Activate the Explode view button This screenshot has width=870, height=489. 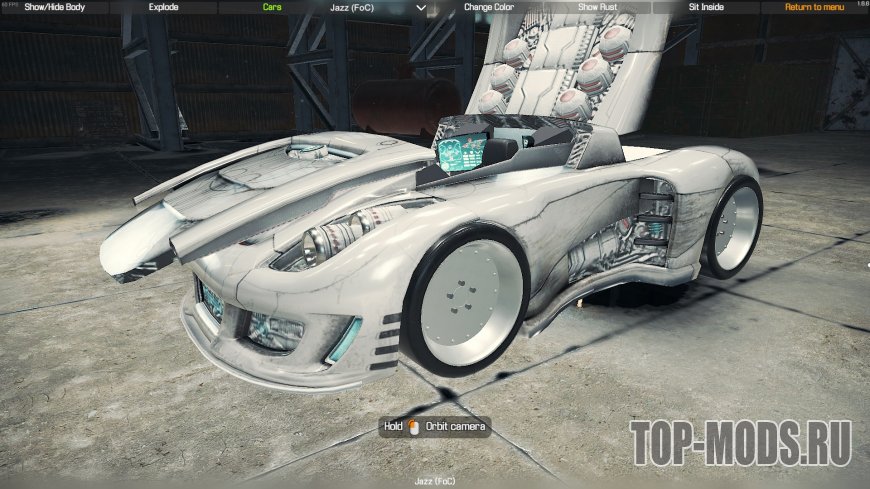(163, 7)
